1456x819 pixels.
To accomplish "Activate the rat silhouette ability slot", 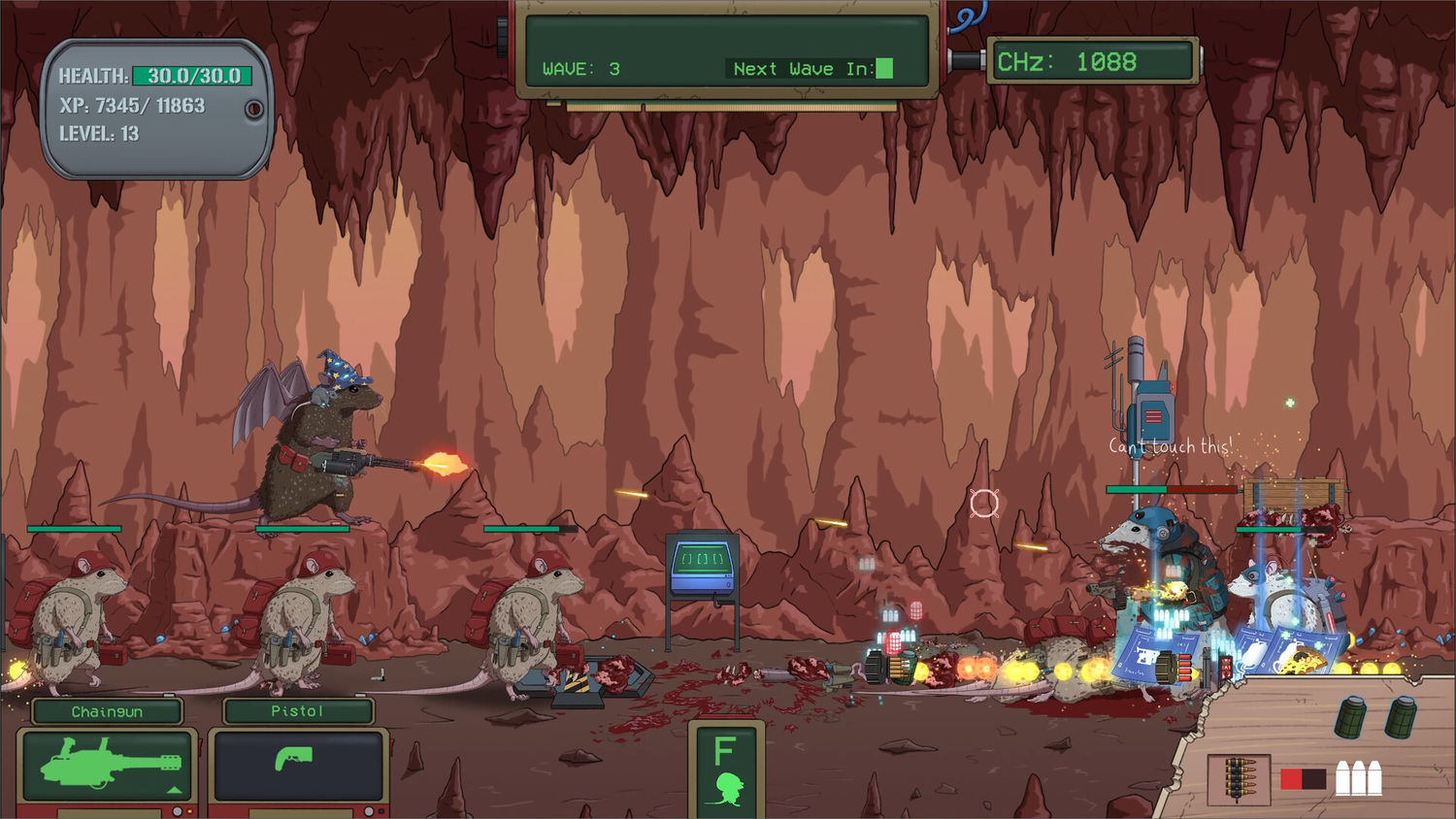I will coord(726,770).
